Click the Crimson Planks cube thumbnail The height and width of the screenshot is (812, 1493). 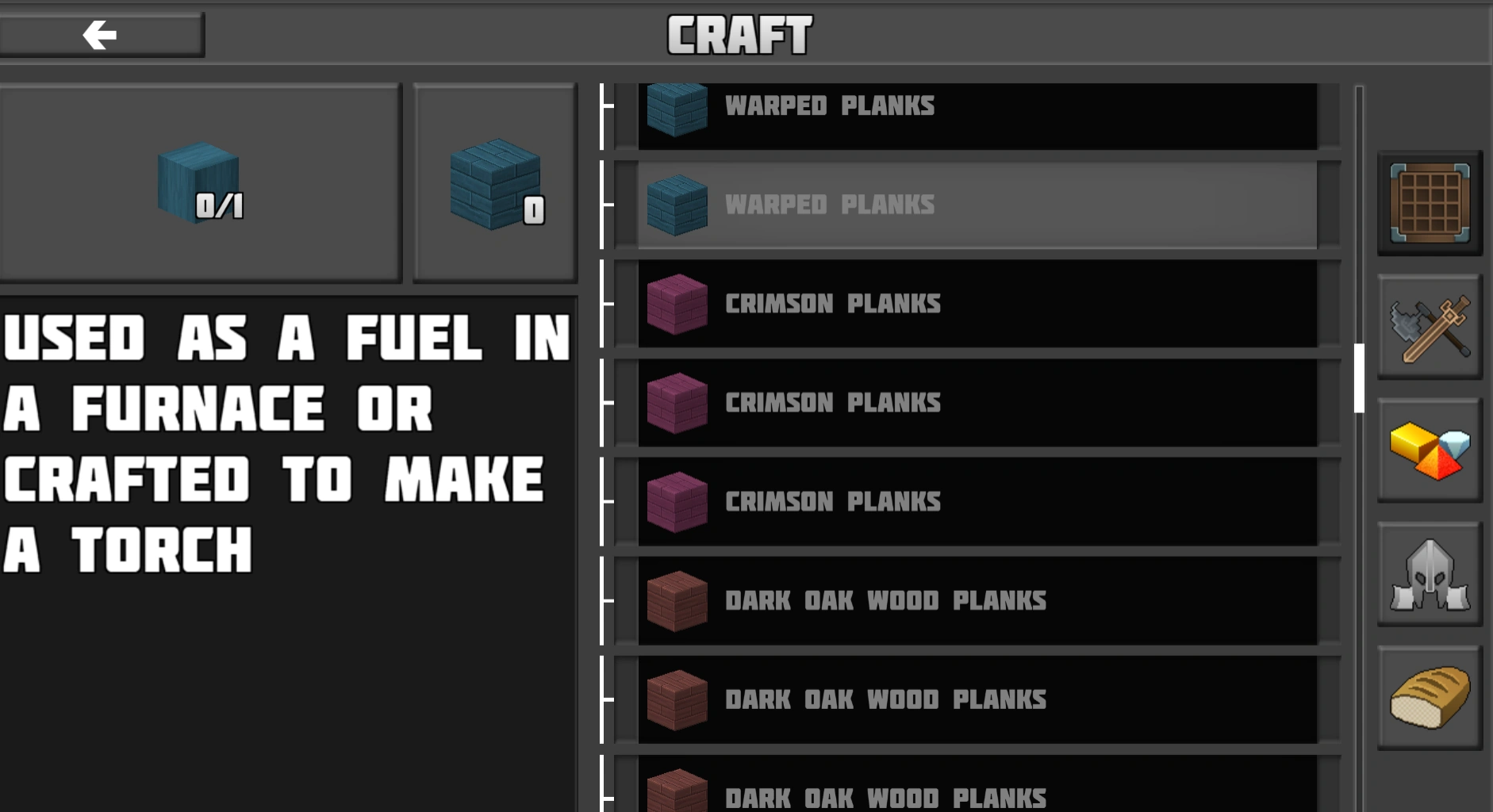click(677, 304)
